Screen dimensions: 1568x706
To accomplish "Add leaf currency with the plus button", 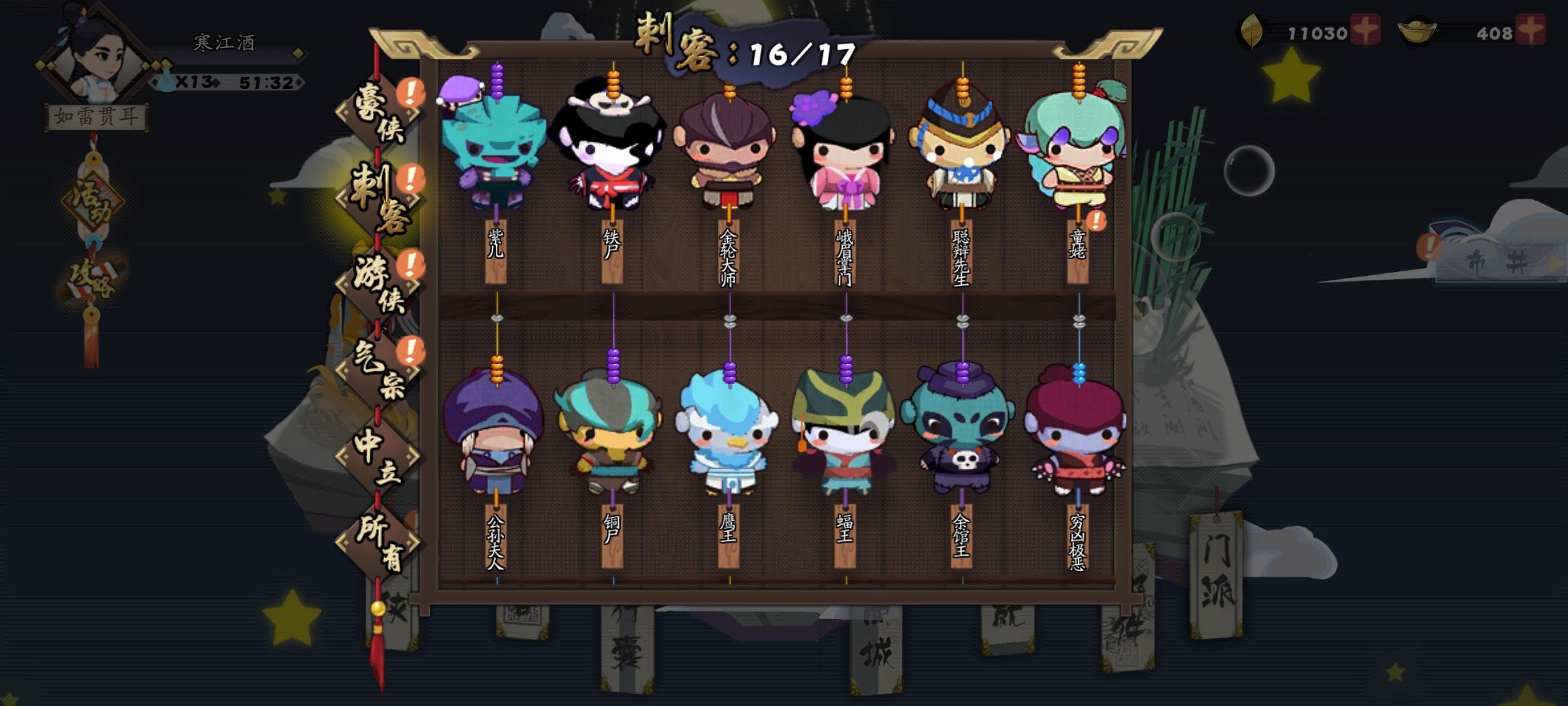I will point(1365,29).
